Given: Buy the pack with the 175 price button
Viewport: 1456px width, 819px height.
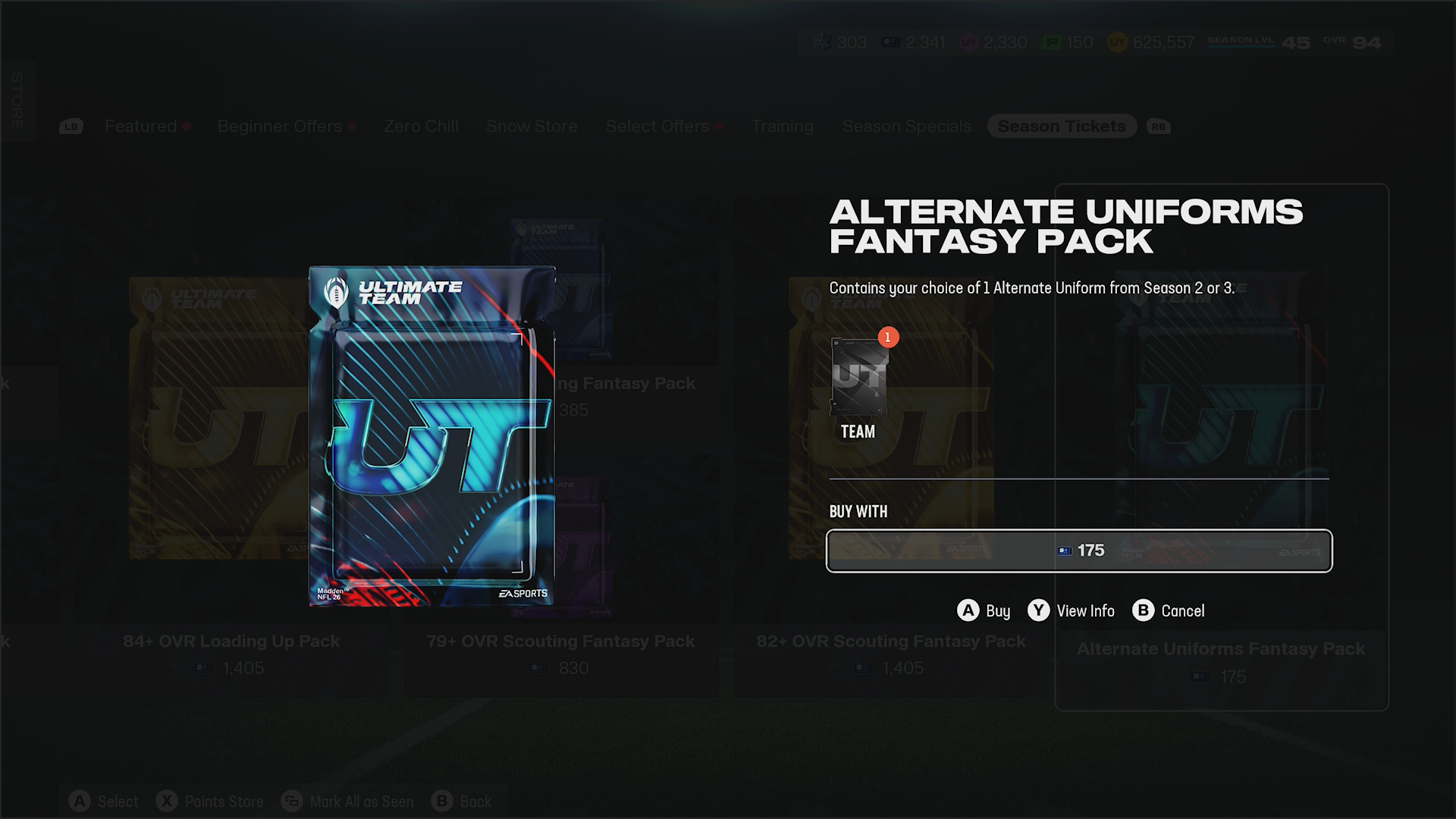Looking at the screenshot, I should click(1078, 551).
